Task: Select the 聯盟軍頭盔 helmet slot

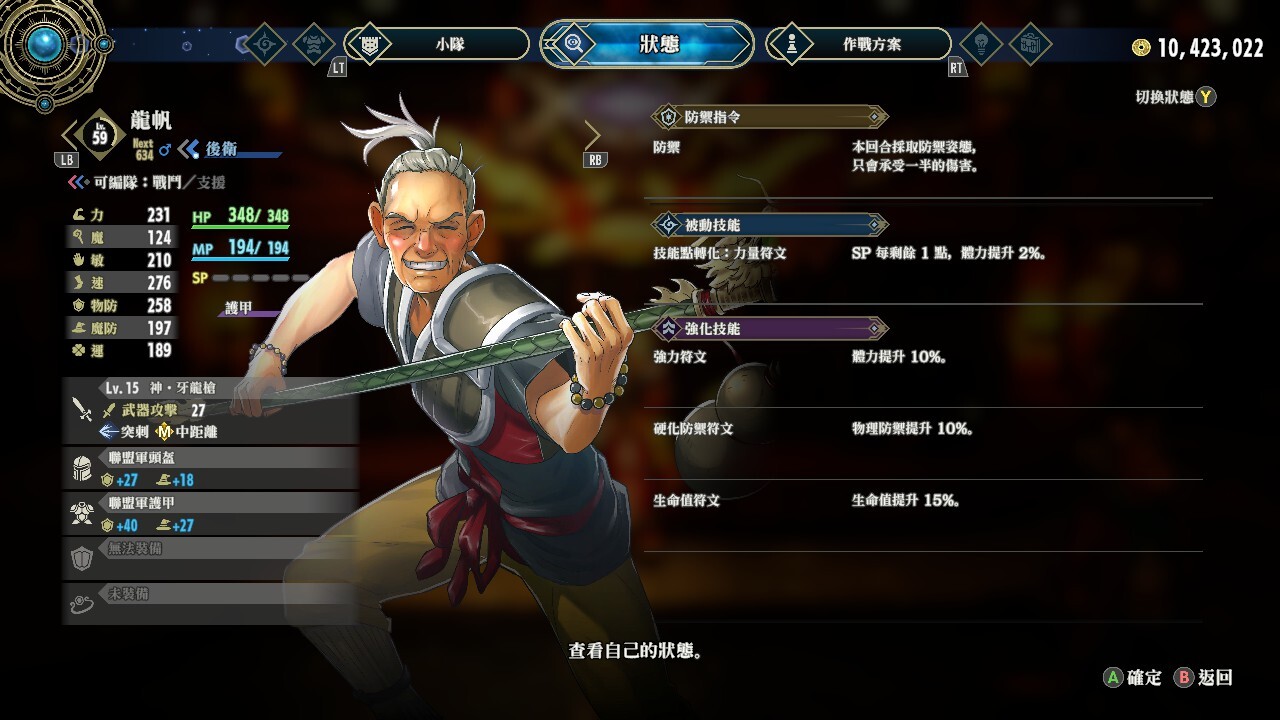Action: point(210,469)
